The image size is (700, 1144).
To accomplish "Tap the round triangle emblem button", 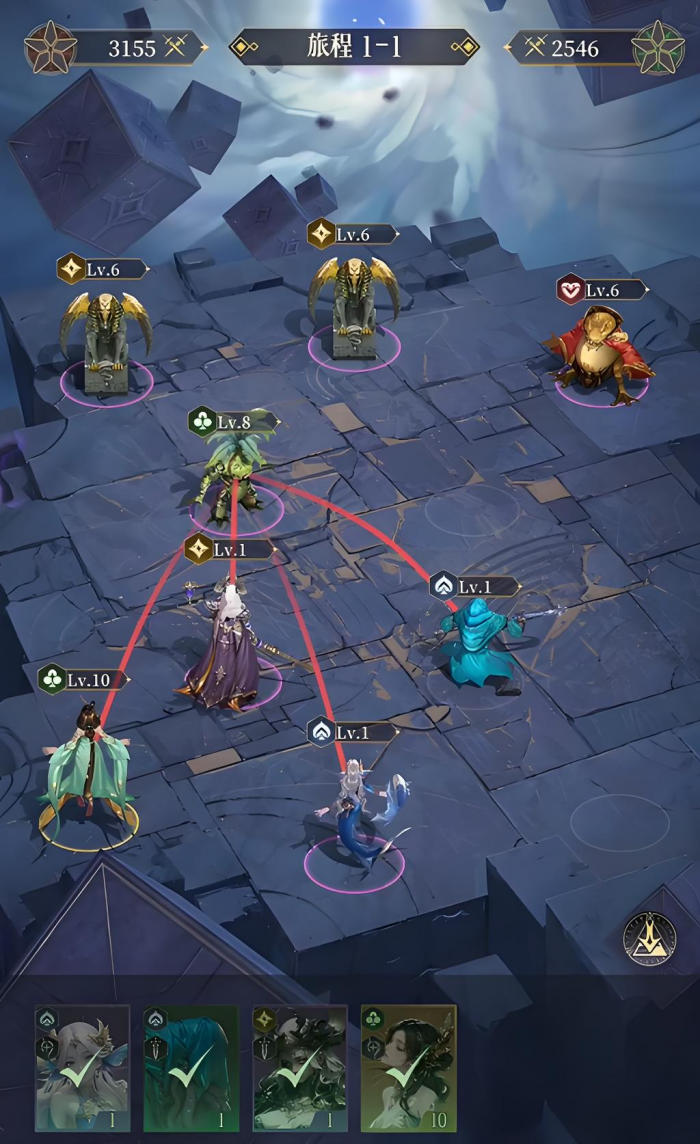I will click(x=651, y=939).
